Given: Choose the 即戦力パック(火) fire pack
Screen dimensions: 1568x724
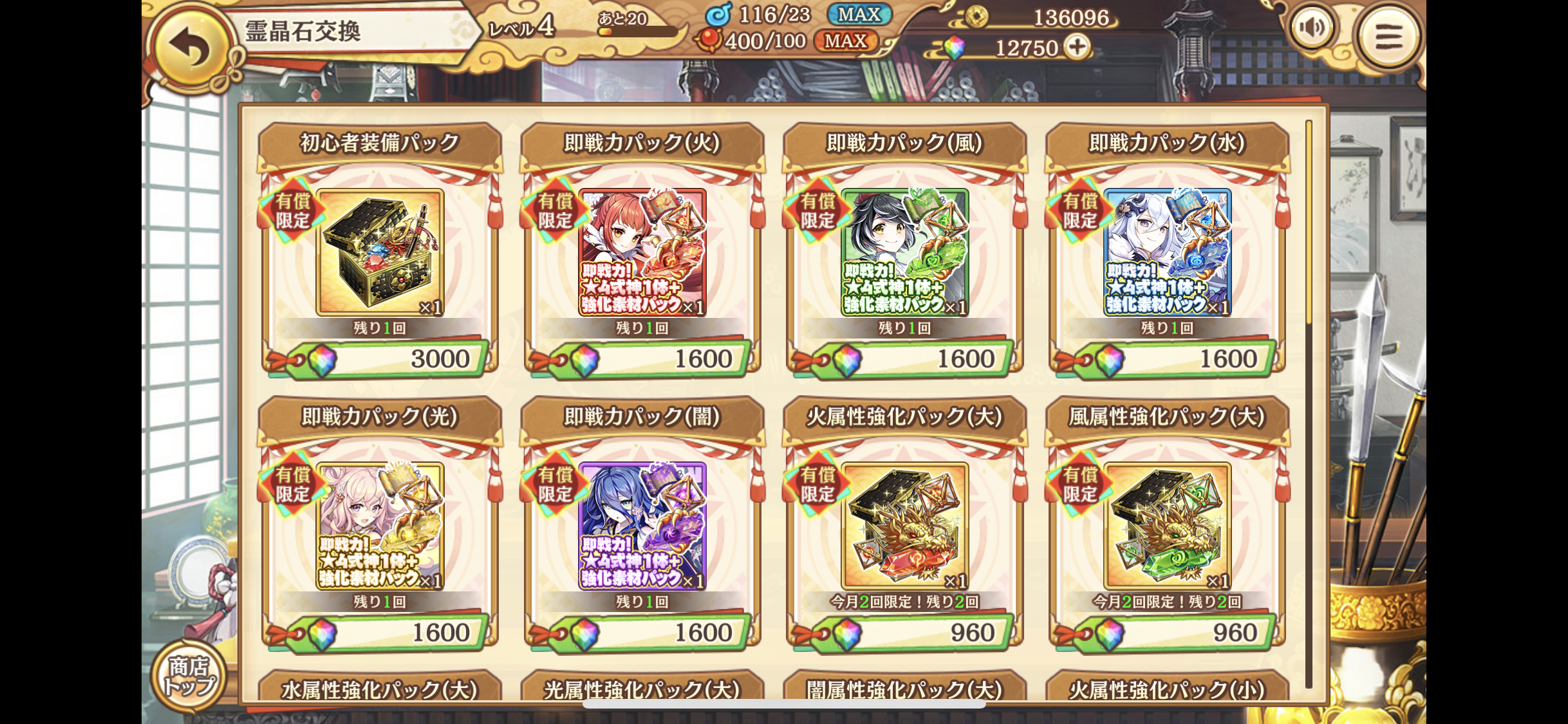Looking at the screenshot, I should click(642, 252).
